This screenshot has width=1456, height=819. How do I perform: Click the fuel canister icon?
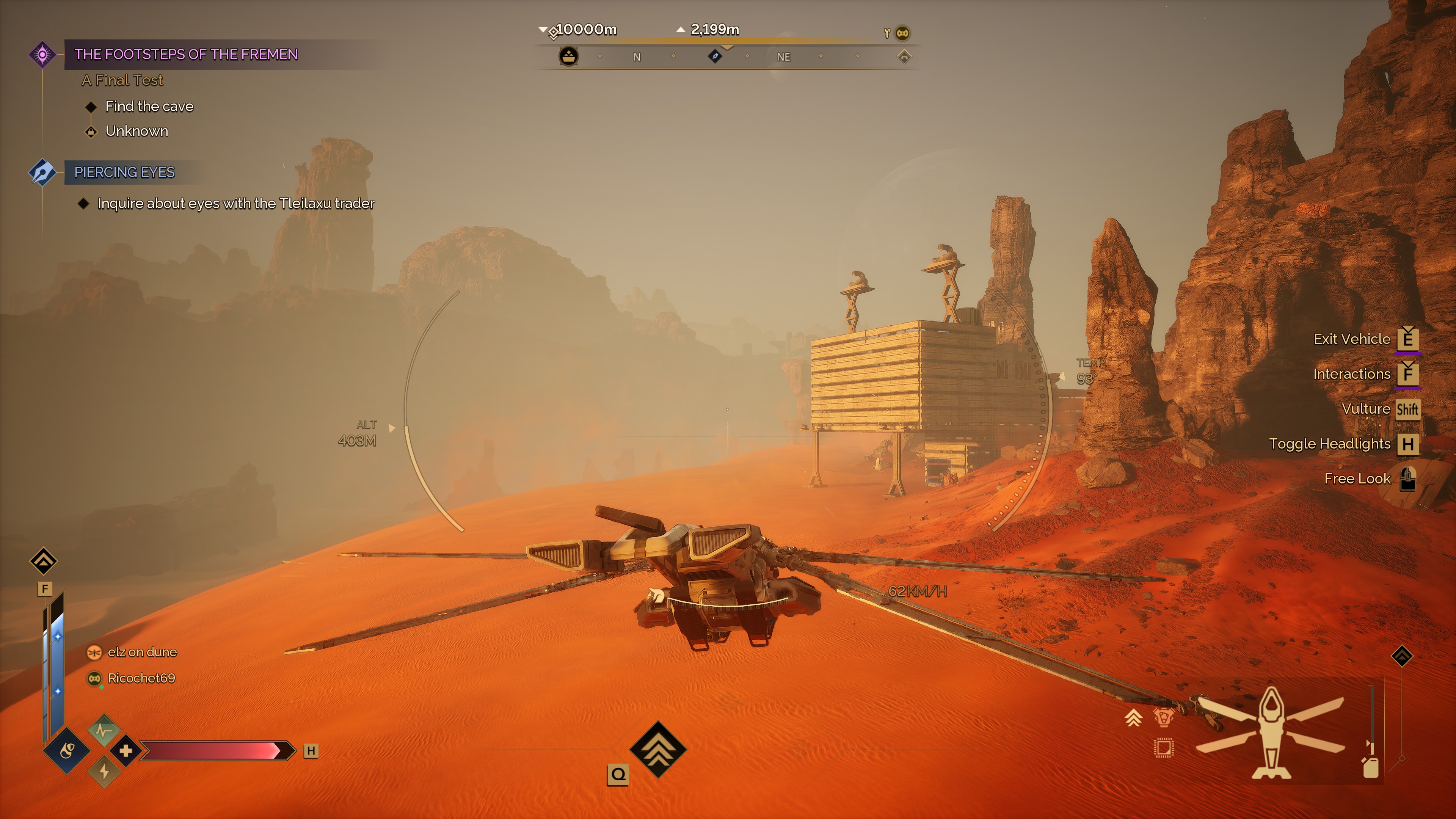pos(1371,767)
